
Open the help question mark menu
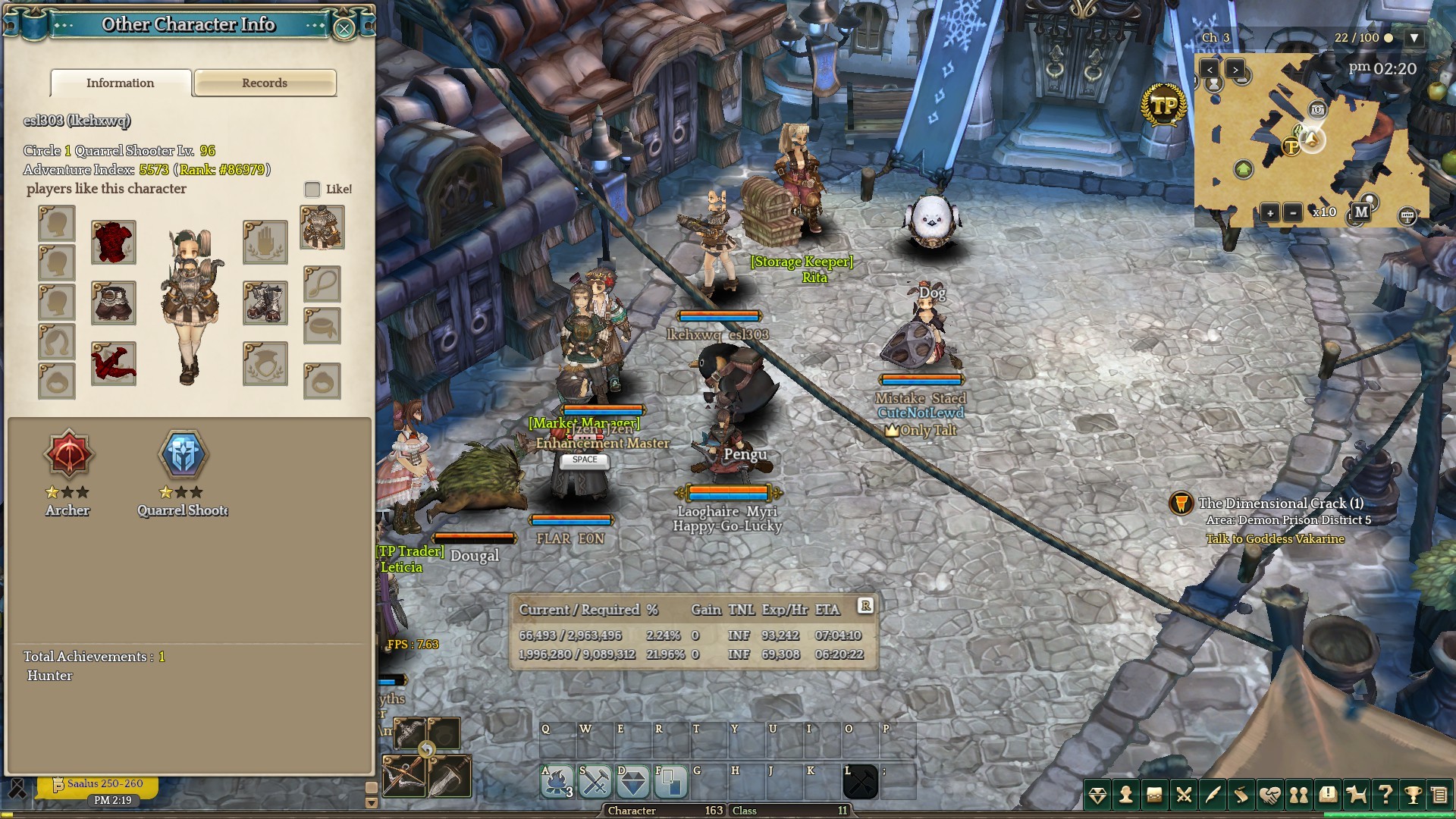pyautogui.click(x=1385, y=795)
